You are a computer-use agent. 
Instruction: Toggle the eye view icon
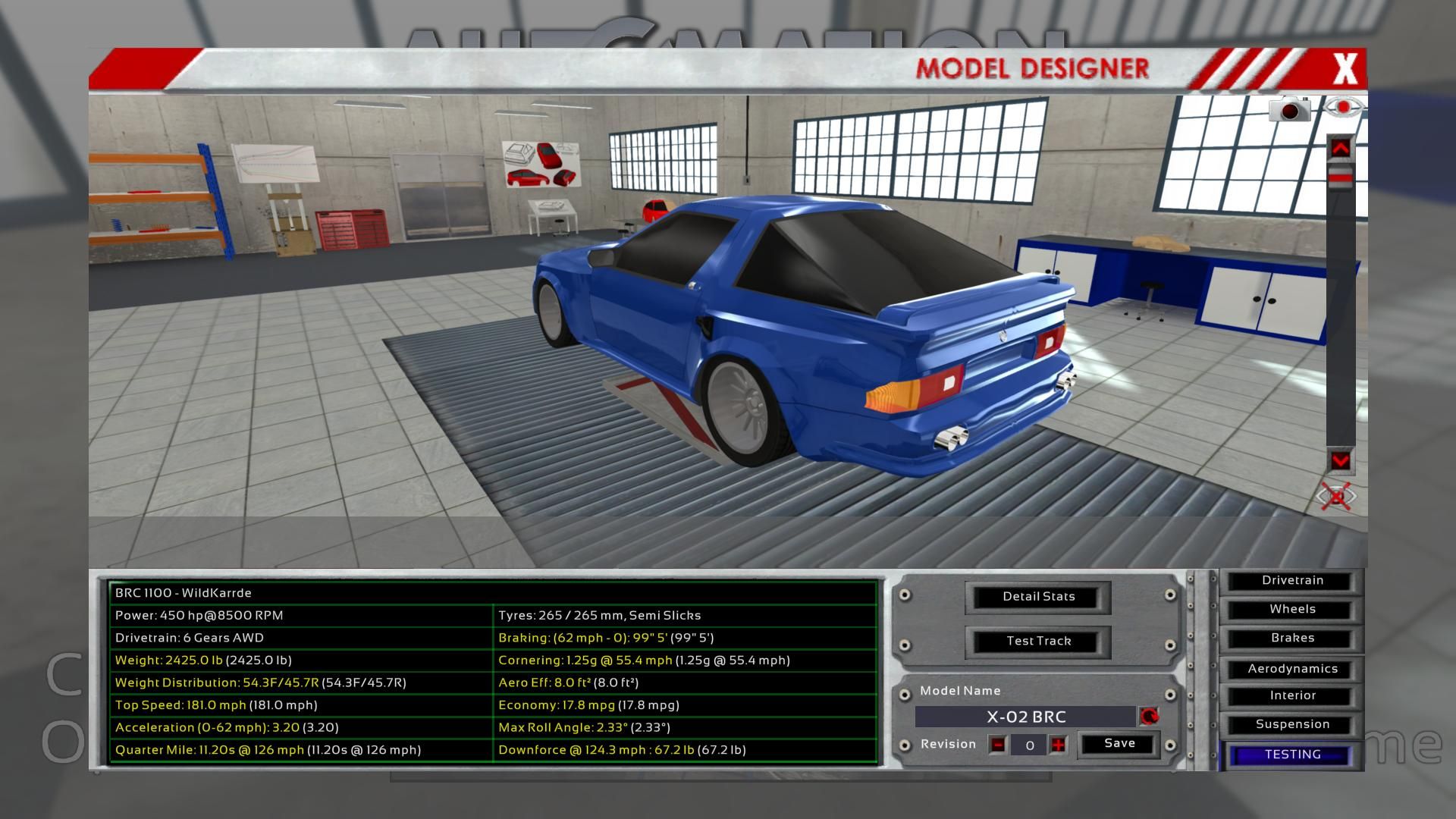(1343, 108)
